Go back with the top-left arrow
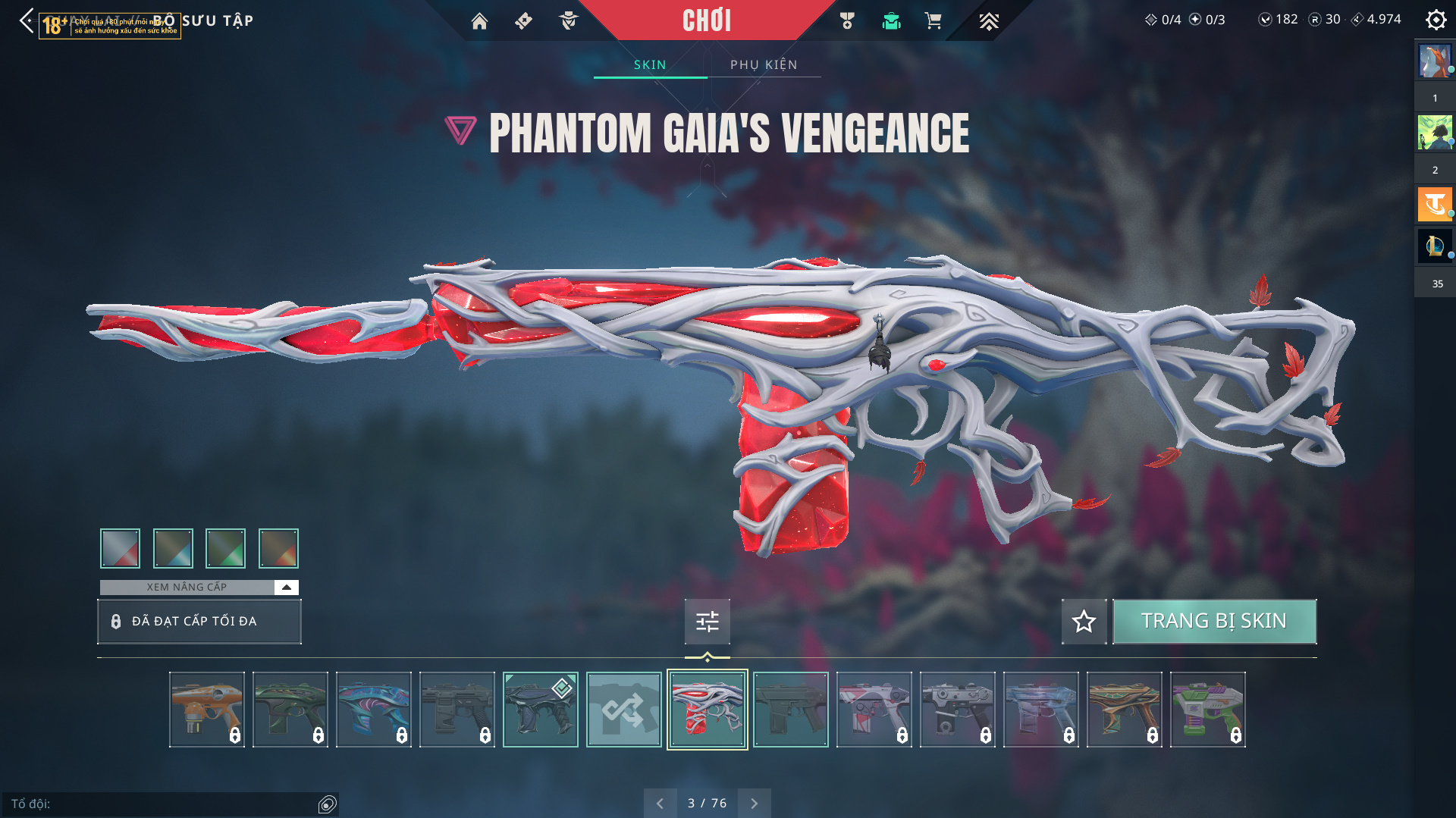 tap(27, 20)
